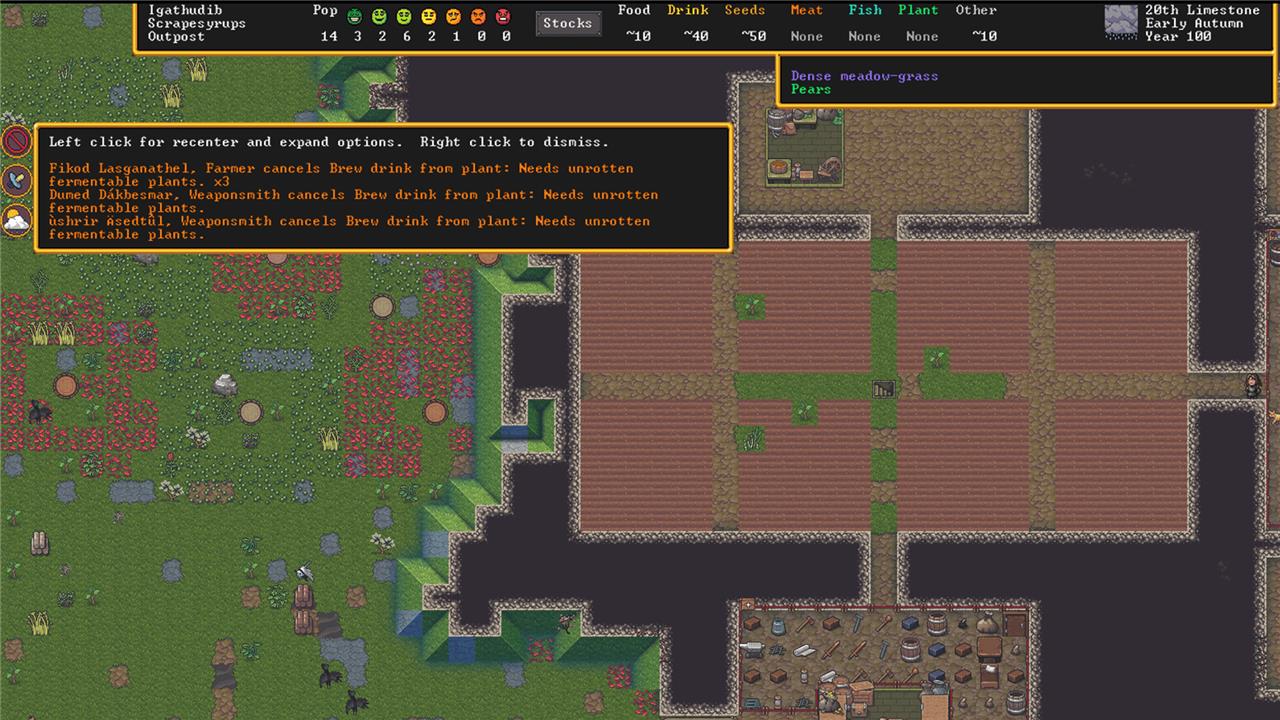This screenshot has height=720, width=1280.
Task: Open the sun-and-cloud weather alert
Action: click(x=16, y=219)
